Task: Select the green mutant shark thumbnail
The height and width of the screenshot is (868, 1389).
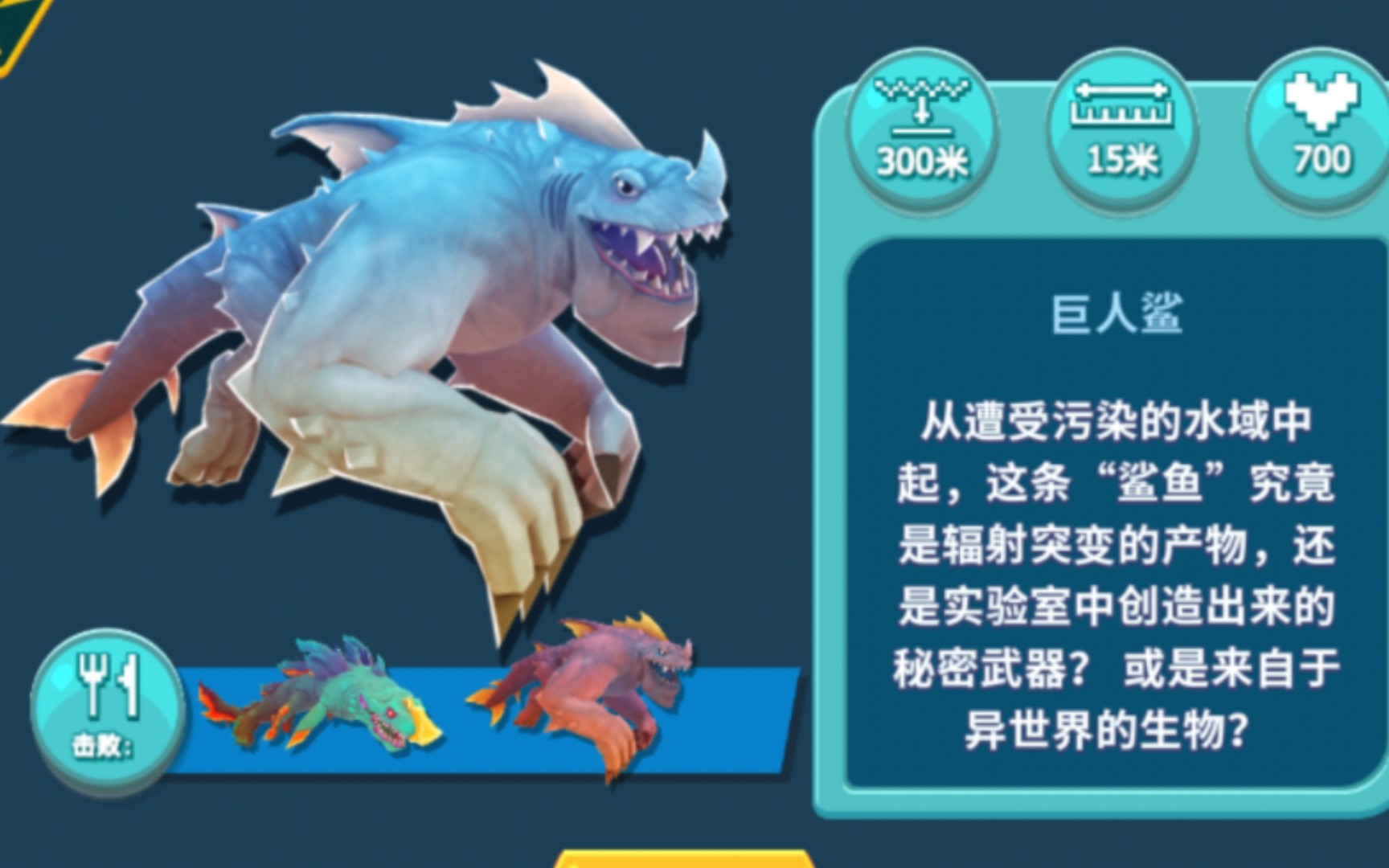Action: tap(338, 699)
